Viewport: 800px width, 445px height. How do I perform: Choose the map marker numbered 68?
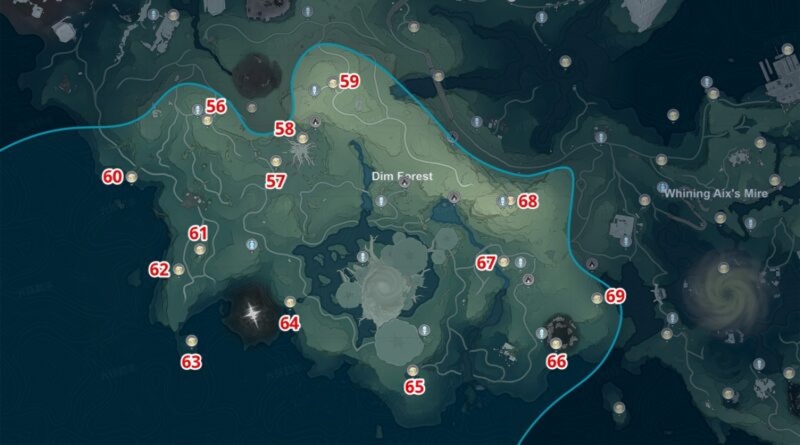coord(510,201)
